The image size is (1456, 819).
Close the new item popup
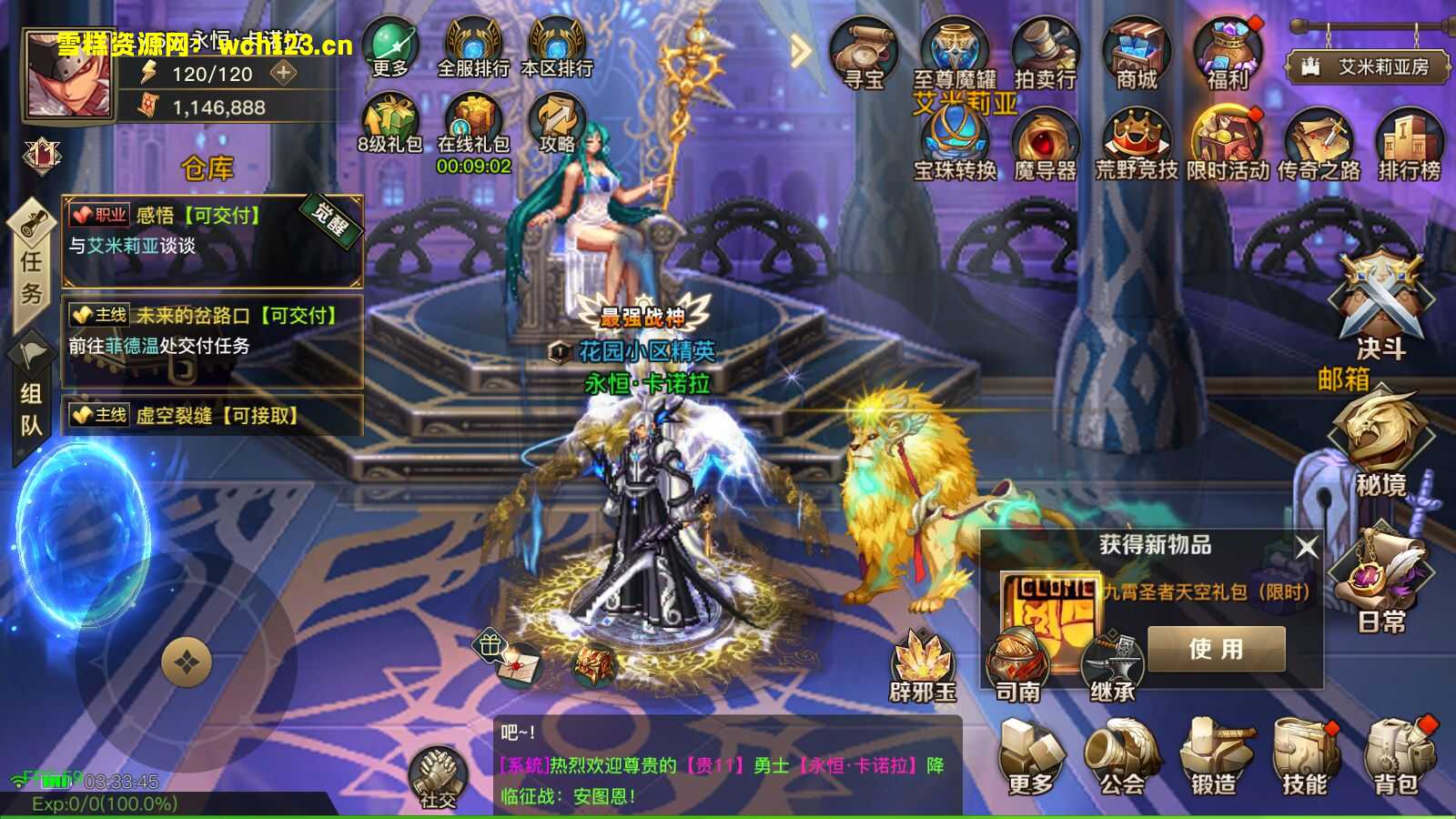(1307, 546)
